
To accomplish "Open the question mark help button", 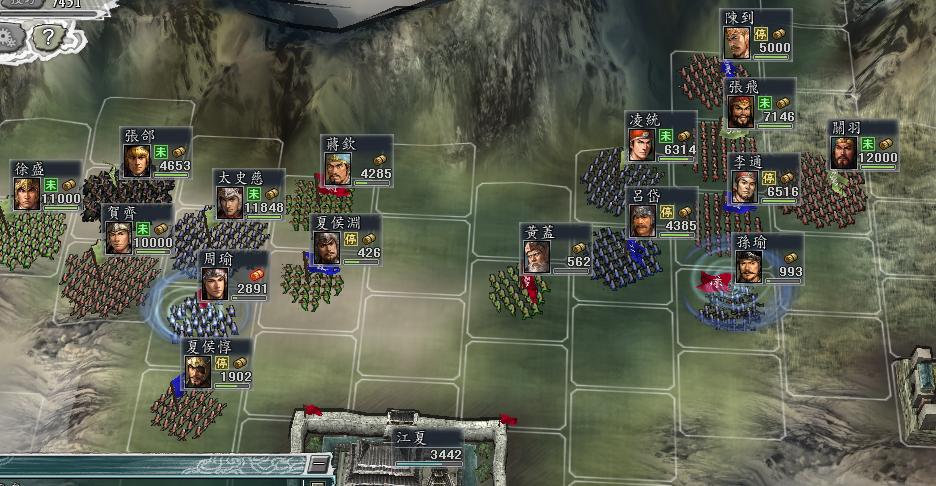I will [45, 38].
